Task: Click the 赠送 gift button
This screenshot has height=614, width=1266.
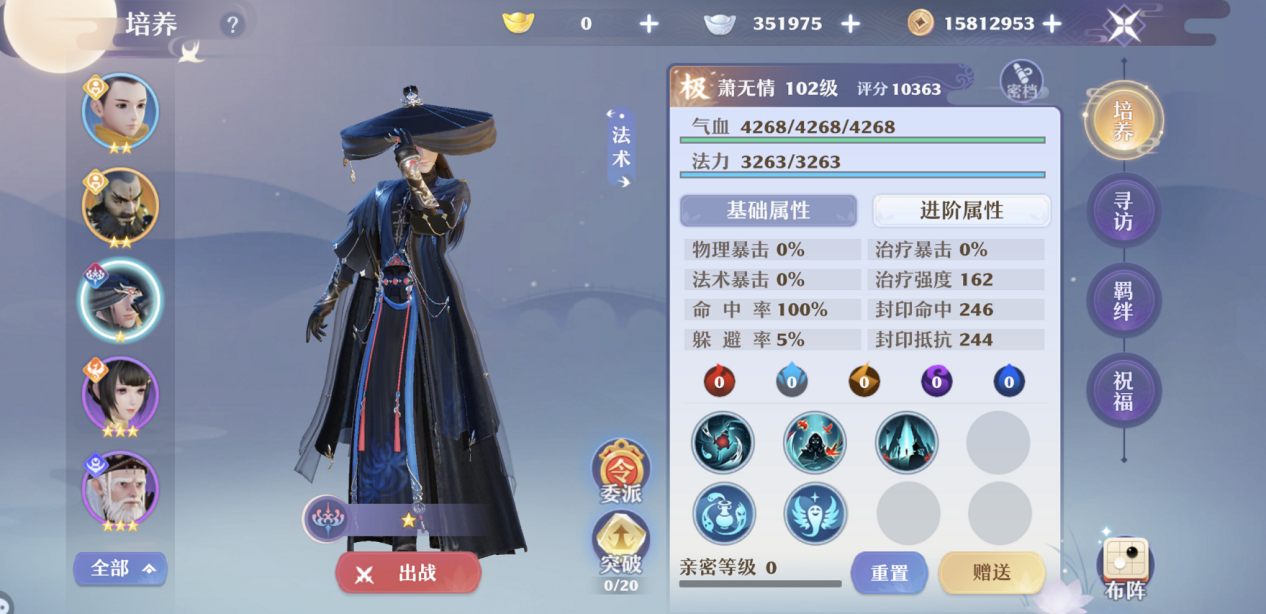Action: [x=991, y=573]
